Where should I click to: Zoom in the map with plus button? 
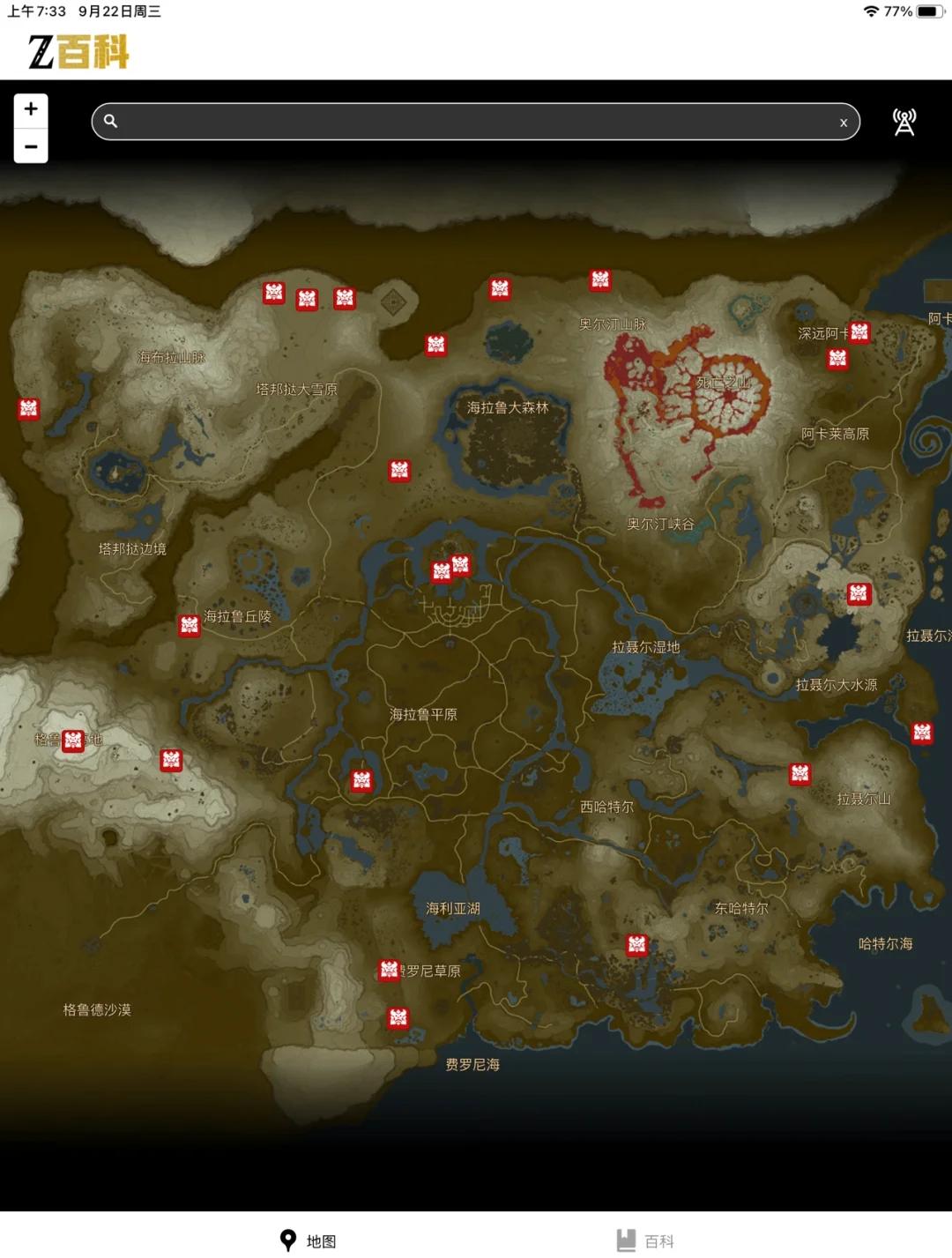(31, 109)
